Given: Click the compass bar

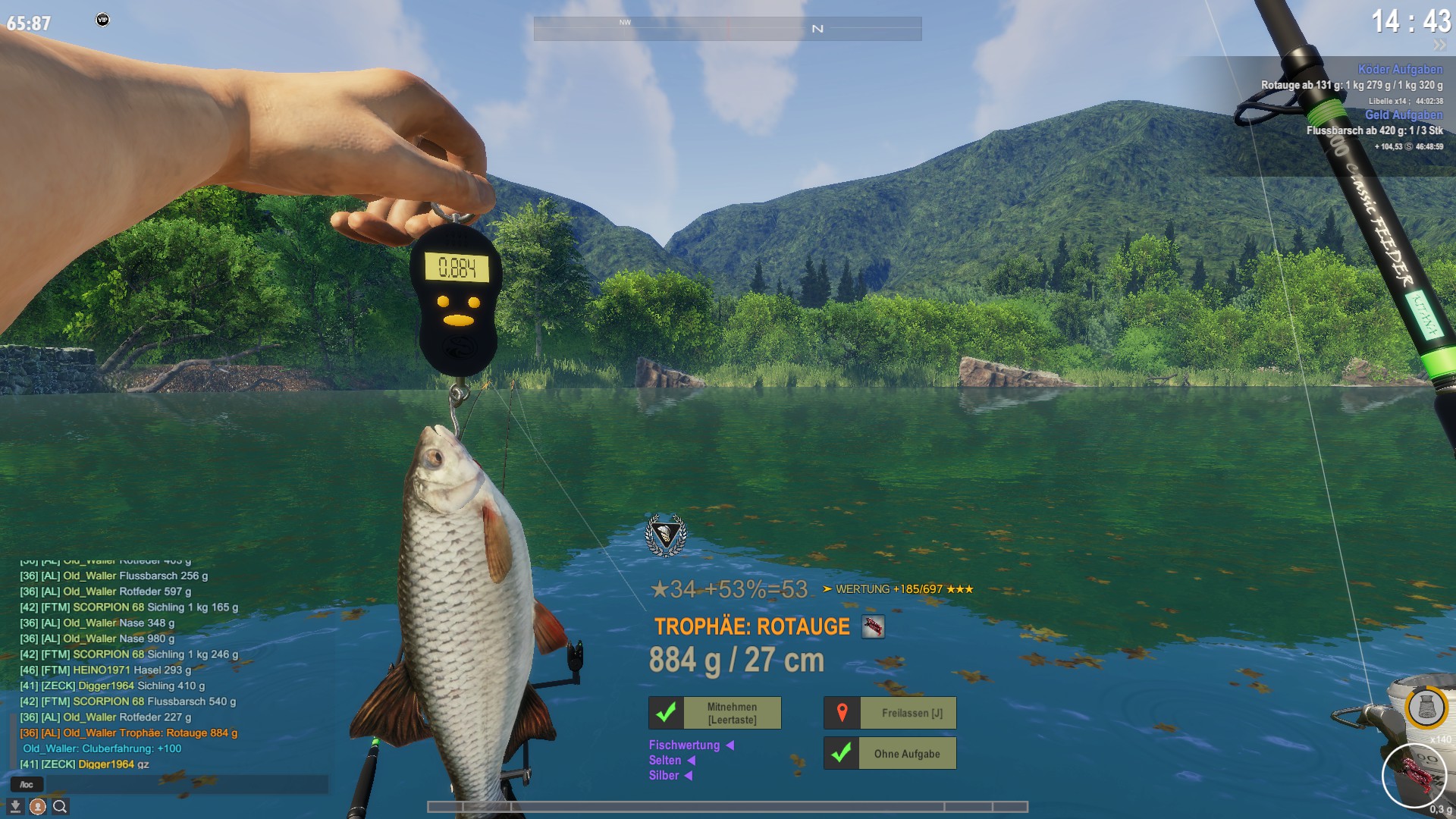Looking at the screenshot, I should click(x=727, y=29).
